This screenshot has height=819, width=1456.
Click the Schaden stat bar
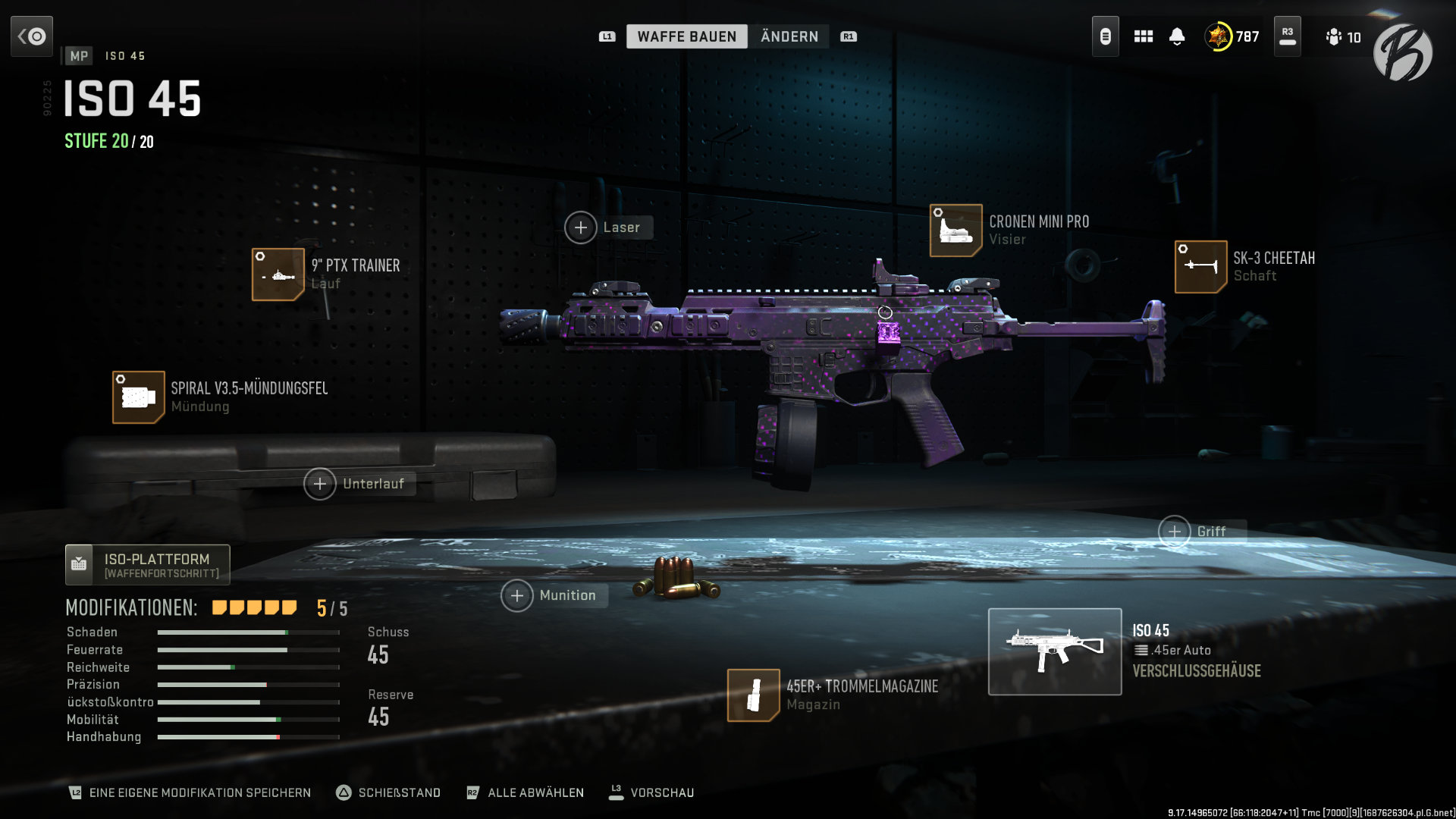pyautogui.click(x=246, y=632)
